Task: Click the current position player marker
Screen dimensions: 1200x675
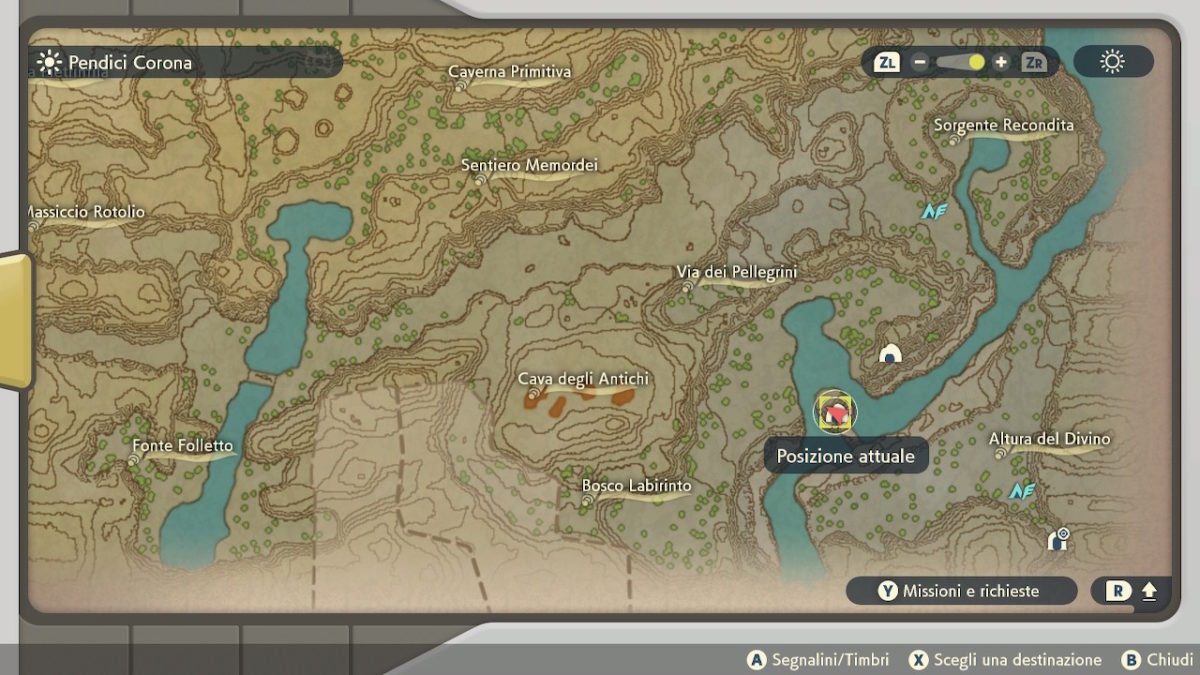Action: click(x=834, y=412)
